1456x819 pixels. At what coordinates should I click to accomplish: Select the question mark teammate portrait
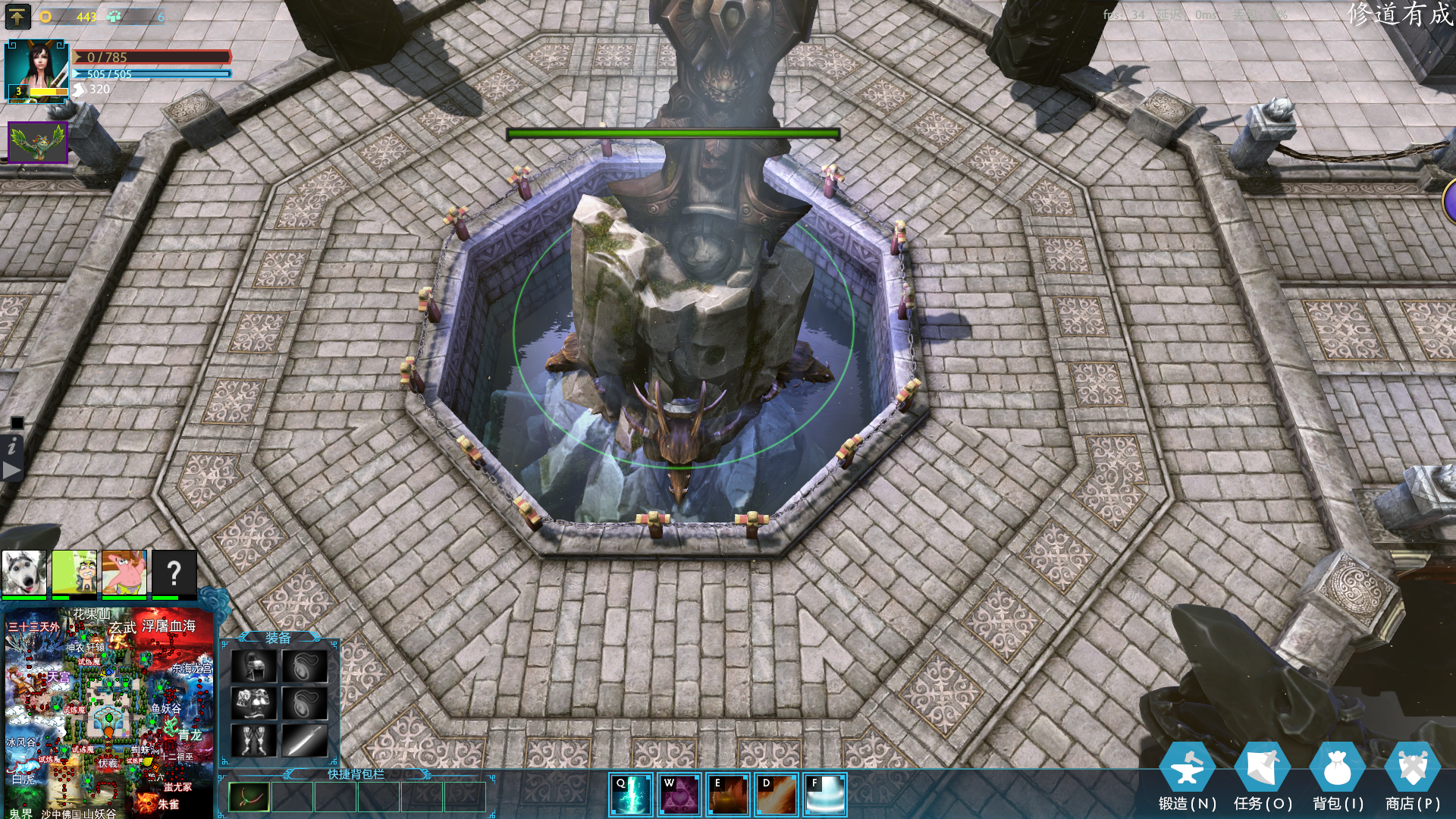(x=174, y=573)
